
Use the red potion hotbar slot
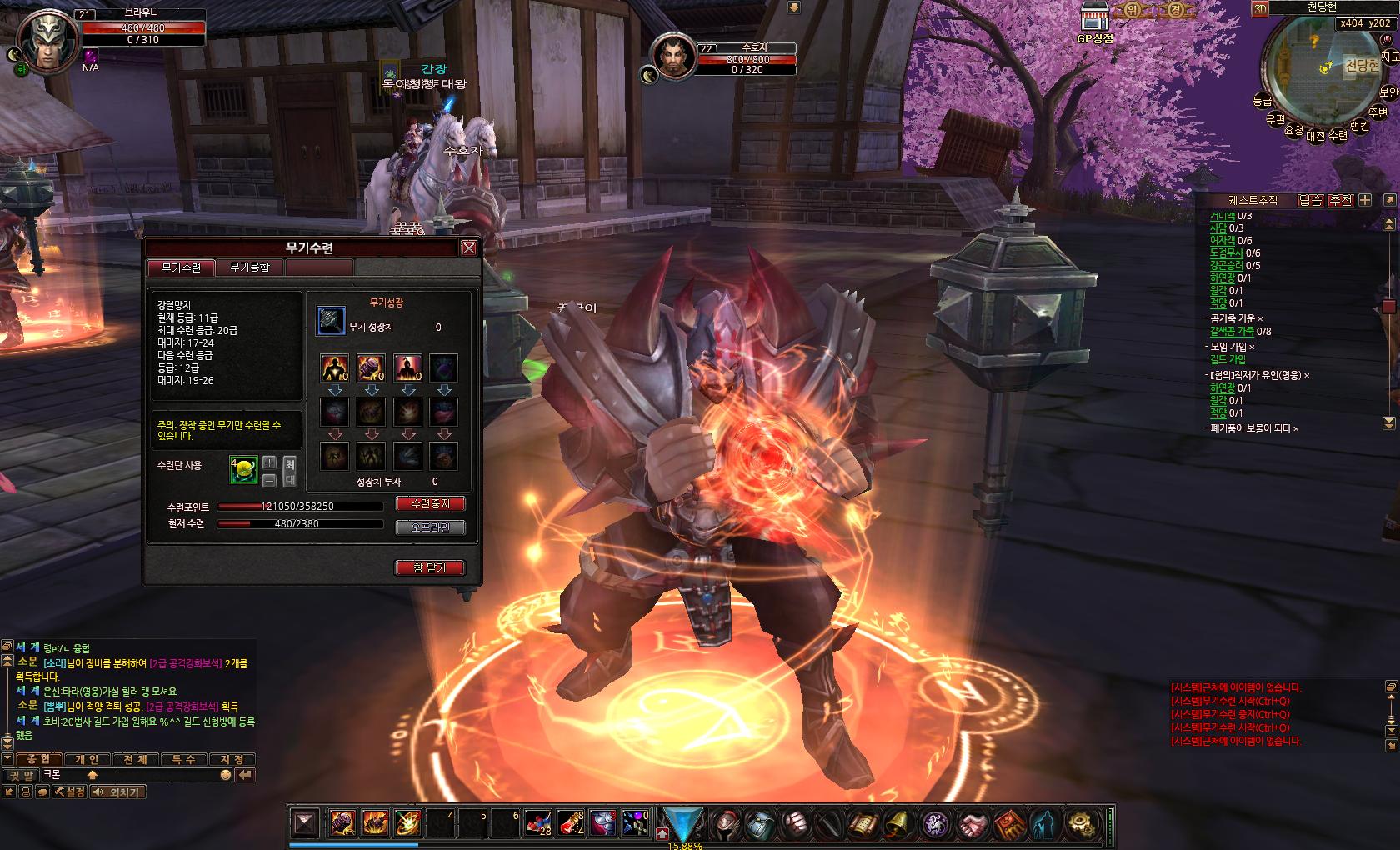click(x=569, y=823)
